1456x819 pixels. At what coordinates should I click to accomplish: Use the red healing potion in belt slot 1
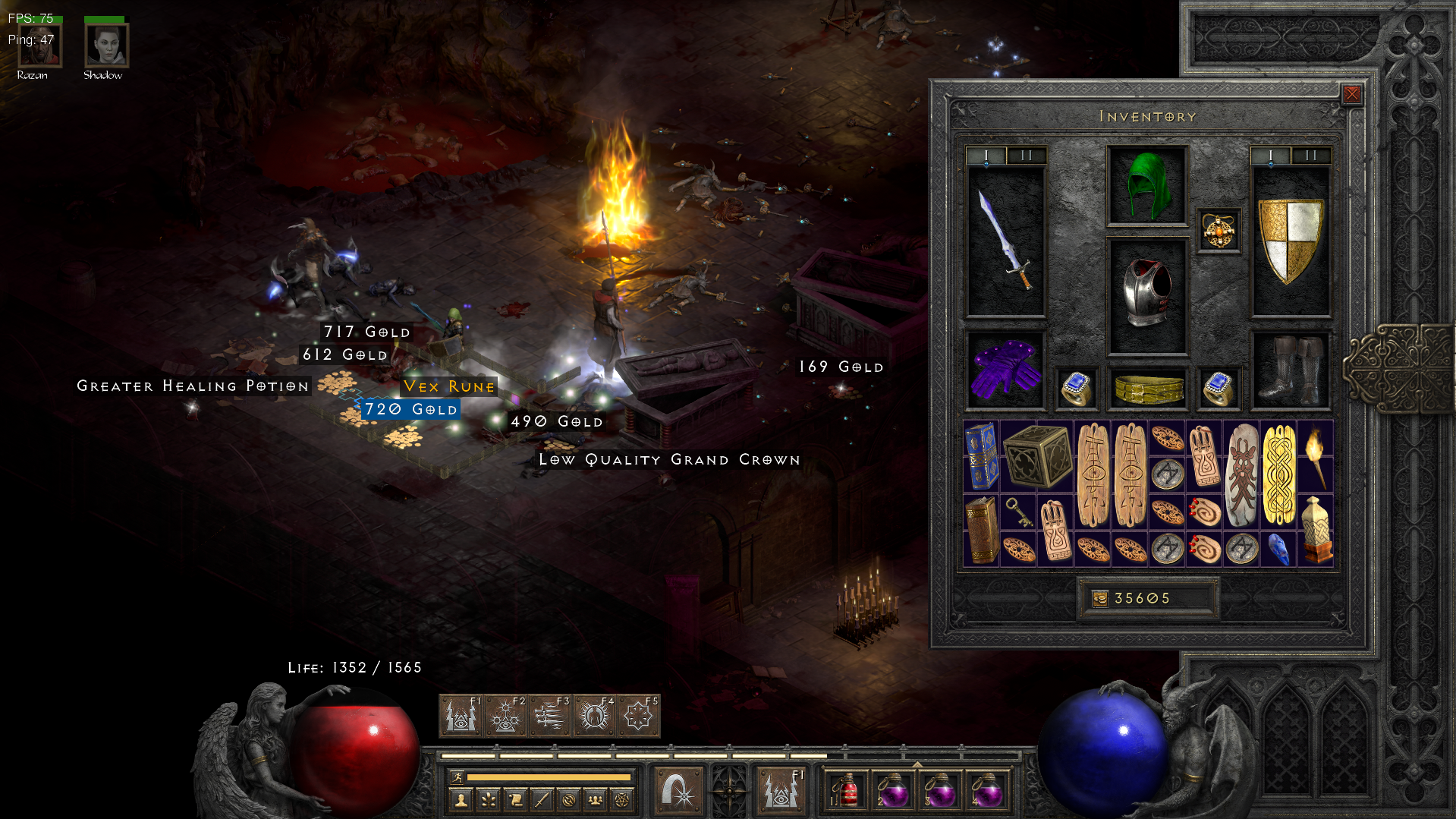coord(846,792)
